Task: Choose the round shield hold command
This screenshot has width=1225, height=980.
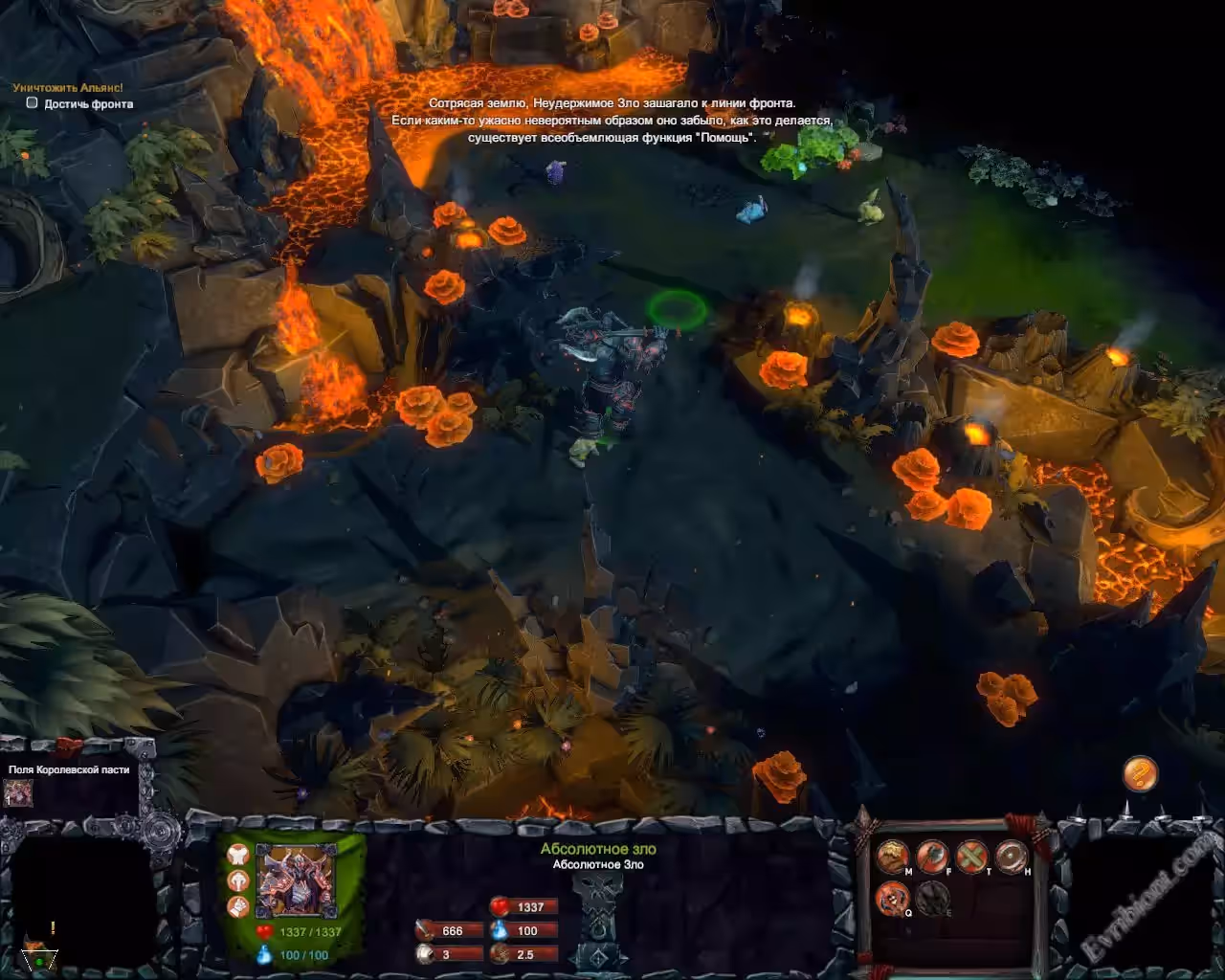Action: coord(1011,855)
